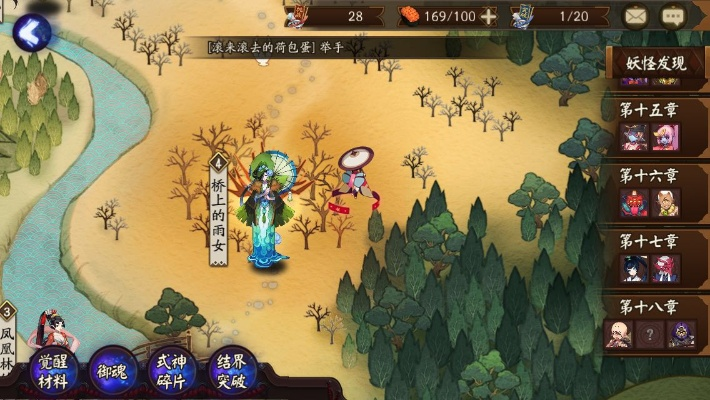Open 觉醒材料 dungeon menu
The image size is (710, 400).
(x=54, y=368)
